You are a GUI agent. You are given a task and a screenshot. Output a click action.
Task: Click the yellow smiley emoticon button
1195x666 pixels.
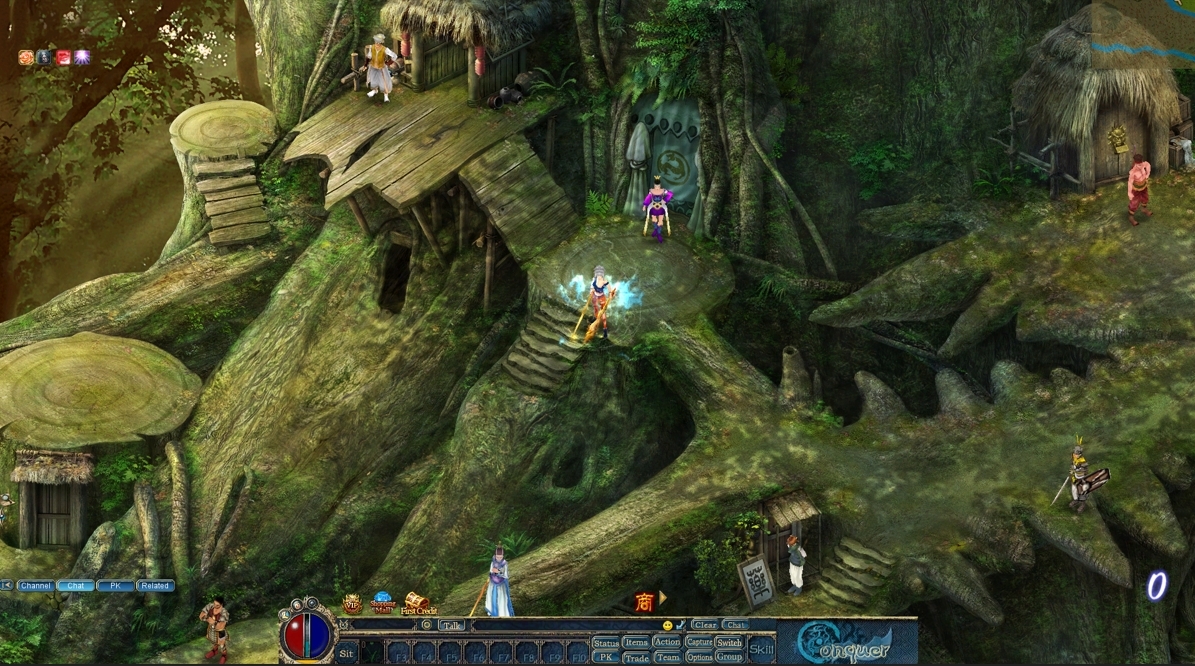point(668,625)
